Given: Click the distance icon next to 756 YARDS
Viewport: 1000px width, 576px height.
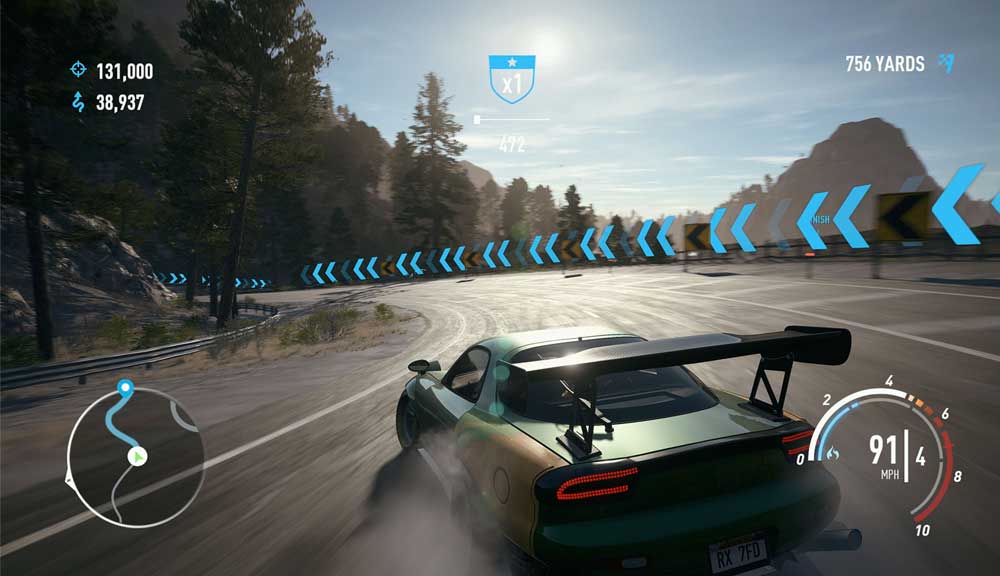Looking at the screenshot, I should click(x=946, y=64).
